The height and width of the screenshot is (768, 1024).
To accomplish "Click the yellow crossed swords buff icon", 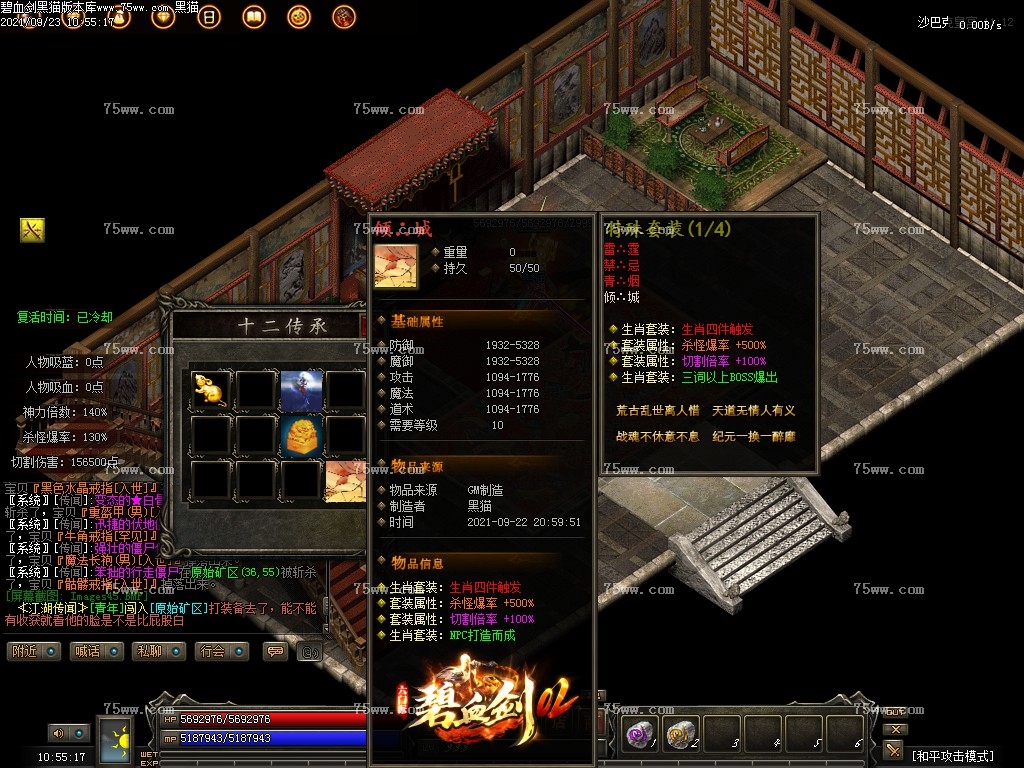I will [x=32, y=230].
